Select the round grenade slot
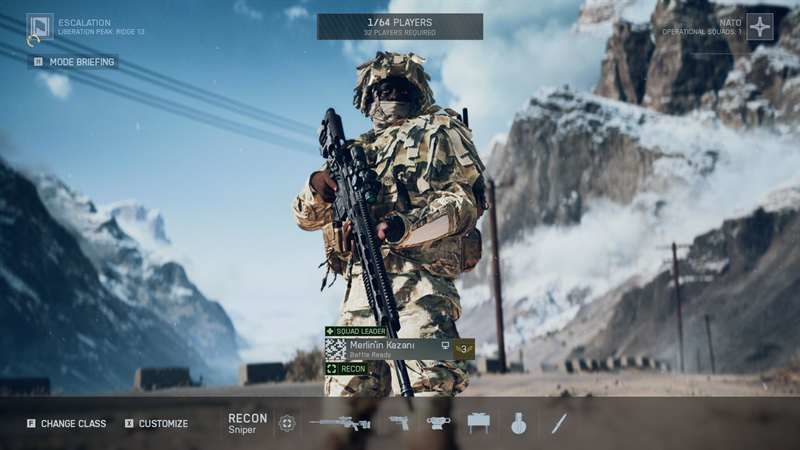 click(518, 423)
